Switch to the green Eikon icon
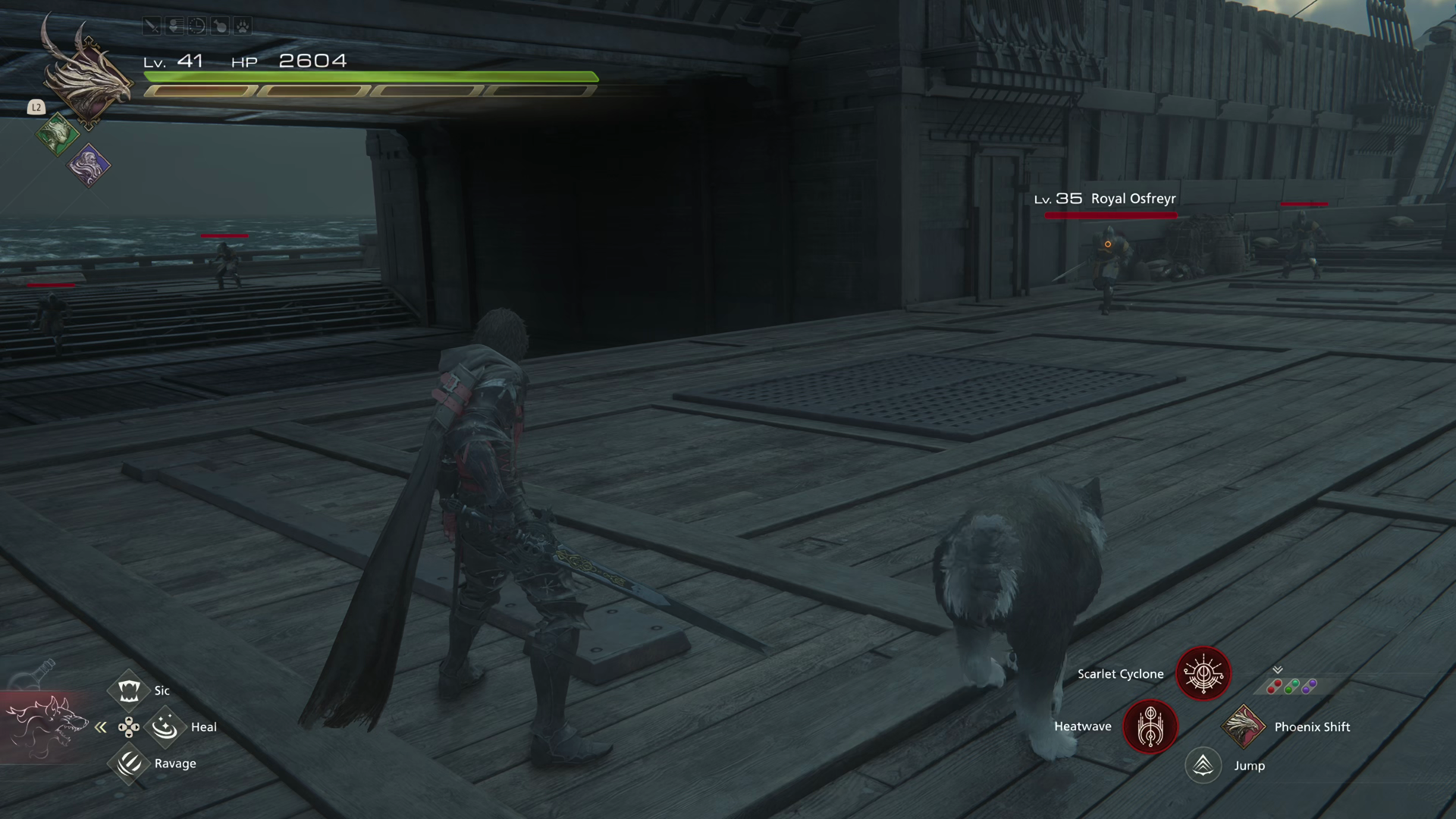1456x819 pixels. tap(57, 135)
